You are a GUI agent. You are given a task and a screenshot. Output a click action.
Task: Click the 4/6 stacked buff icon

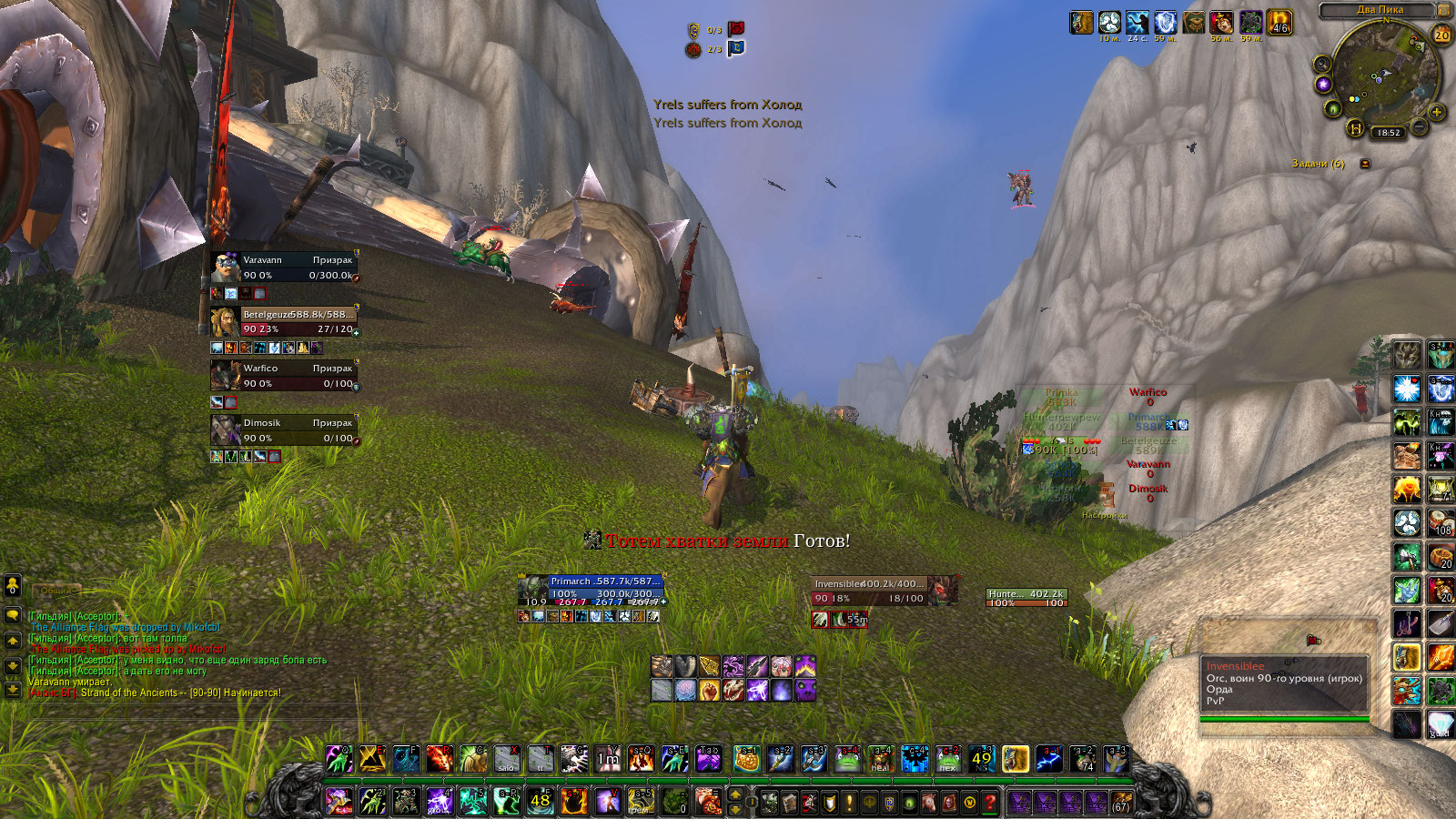pos(1279,23)
